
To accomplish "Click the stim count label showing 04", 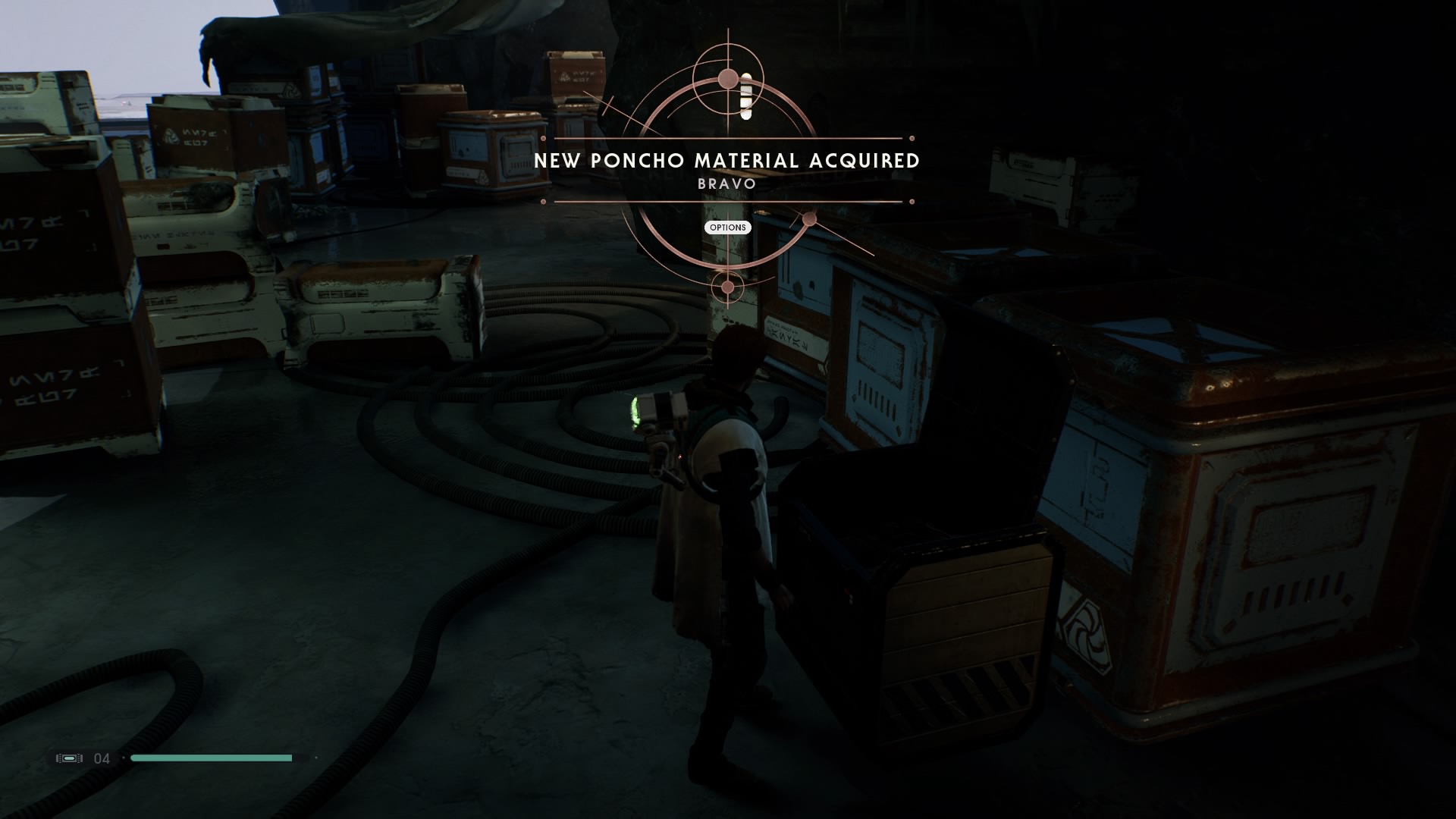I will coord(102,758).
